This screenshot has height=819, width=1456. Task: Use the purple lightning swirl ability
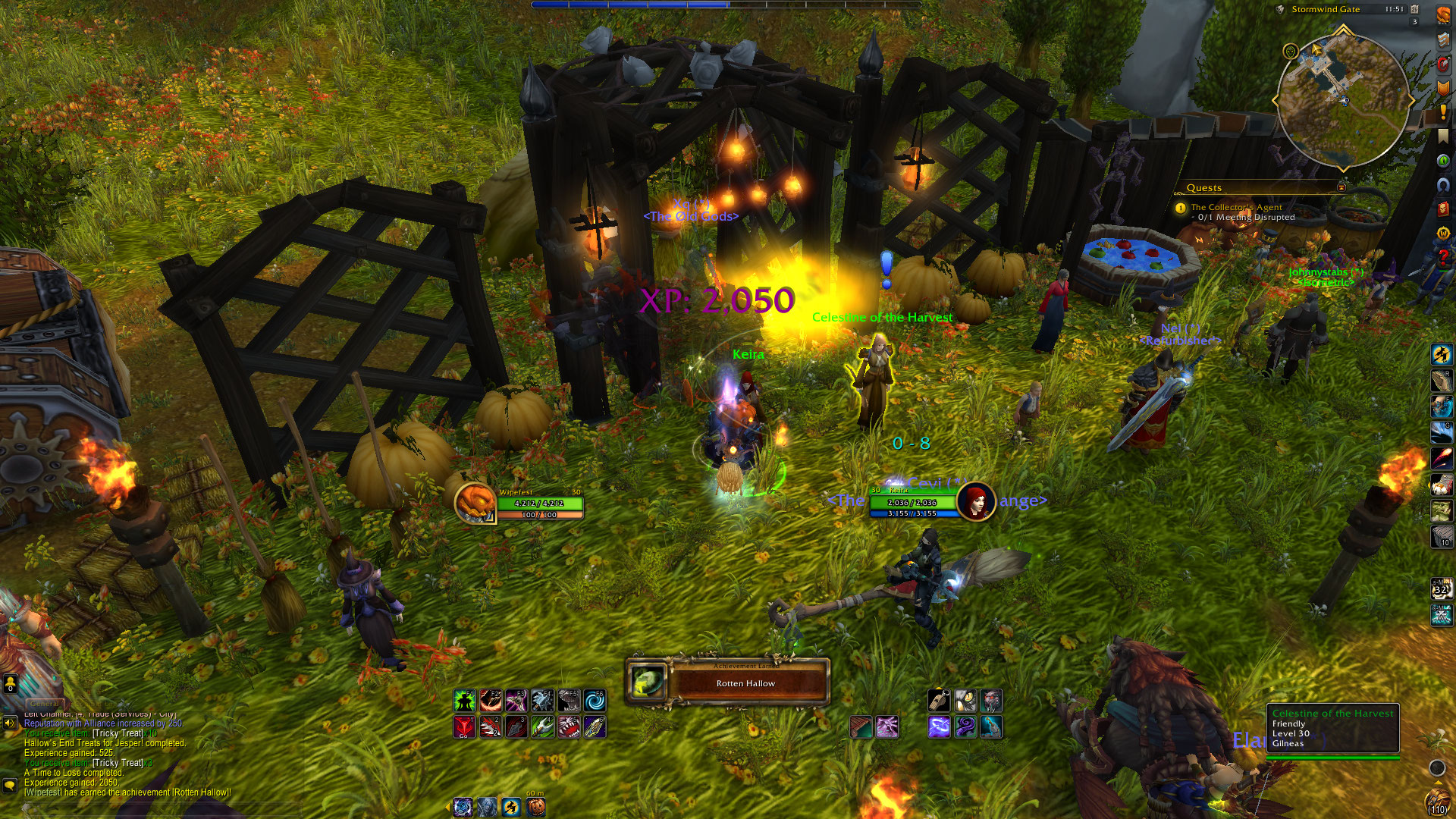(x=939, y=727)
